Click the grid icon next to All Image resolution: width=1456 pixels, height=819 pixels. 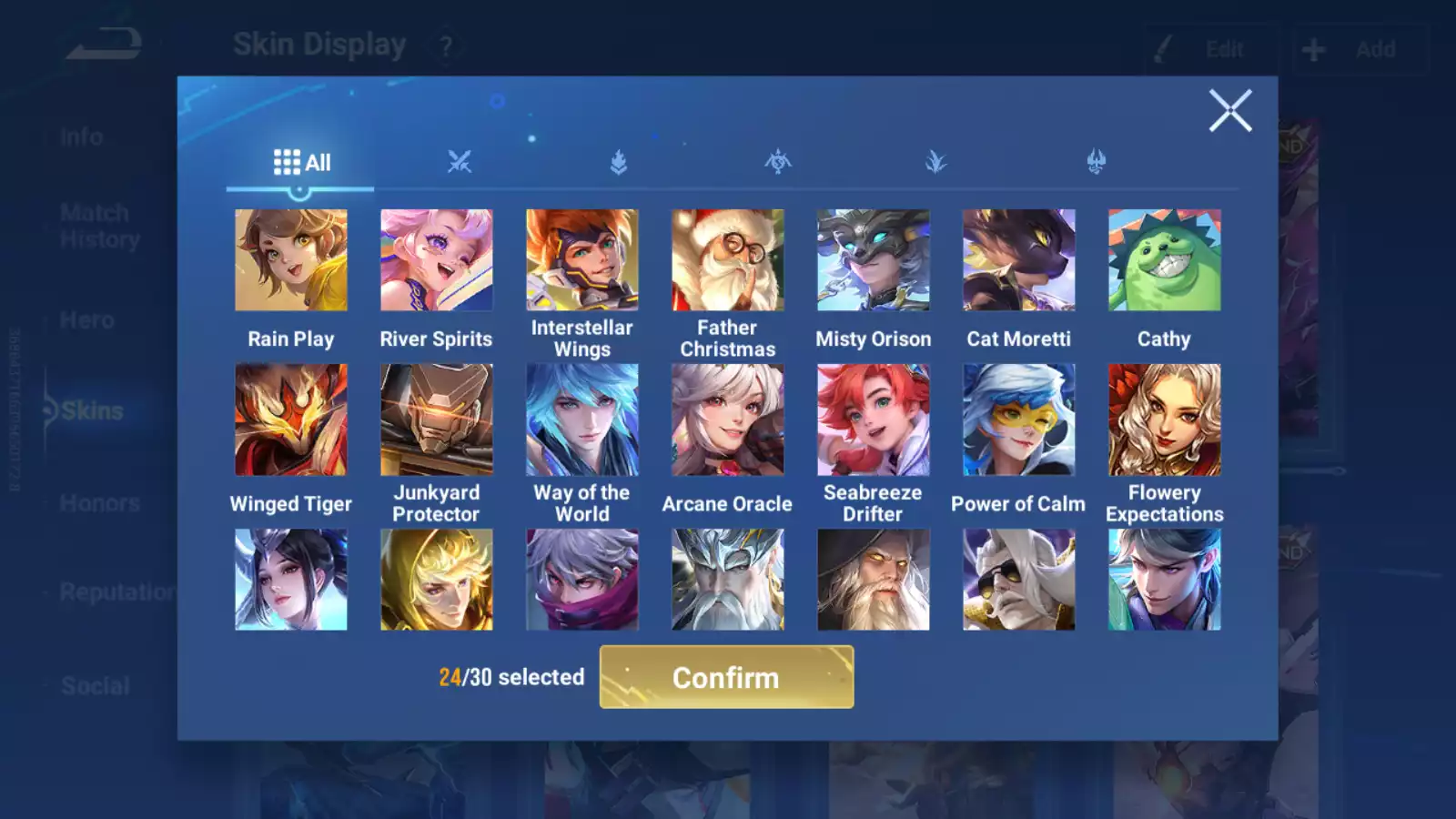pyautogui.click(x=286, y=161)
